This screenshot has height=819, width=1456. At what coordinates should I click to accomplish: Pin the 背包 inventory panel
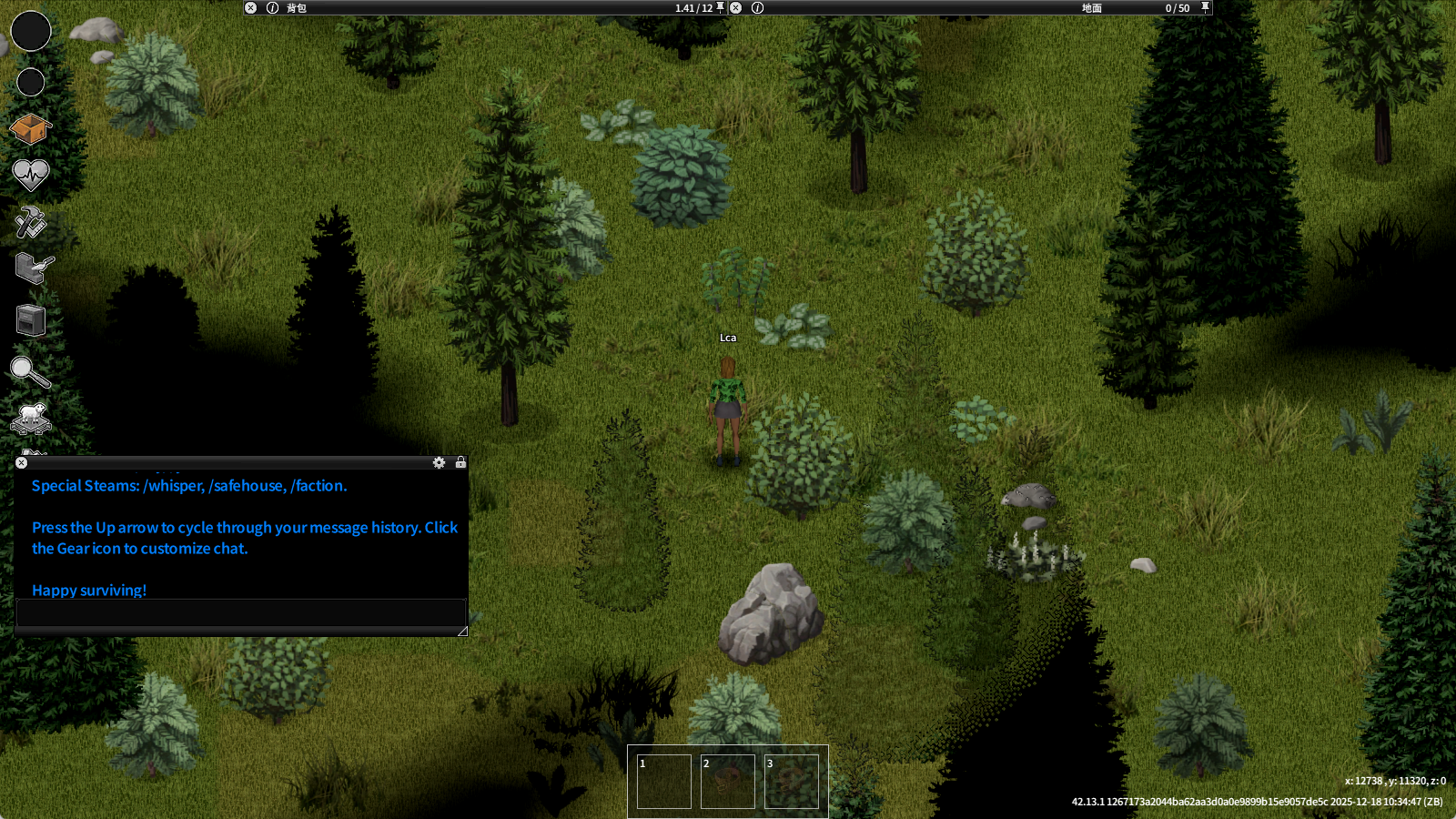click(x=720, y=7)
